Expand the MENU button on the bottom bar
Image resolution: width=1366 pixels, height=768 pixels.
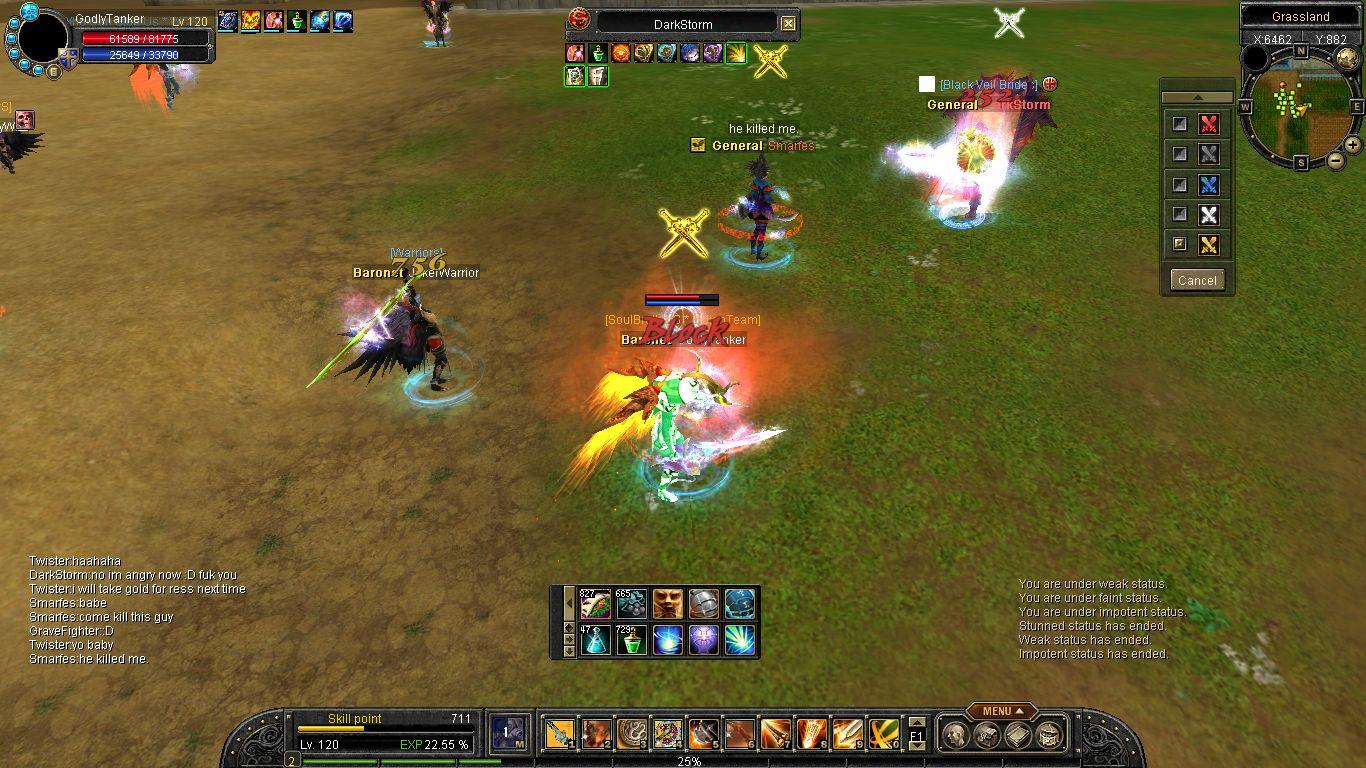click(x=1001, y=711)
